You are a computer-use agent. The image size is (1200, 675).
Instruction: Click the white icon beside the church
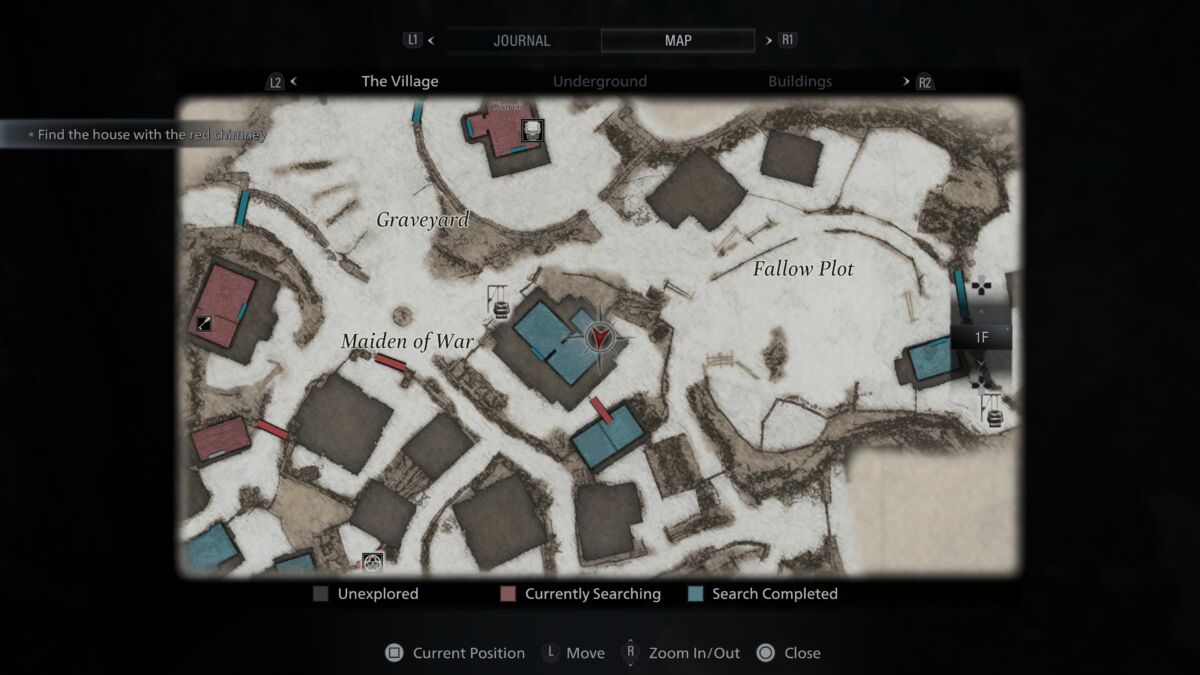(533, 130)
